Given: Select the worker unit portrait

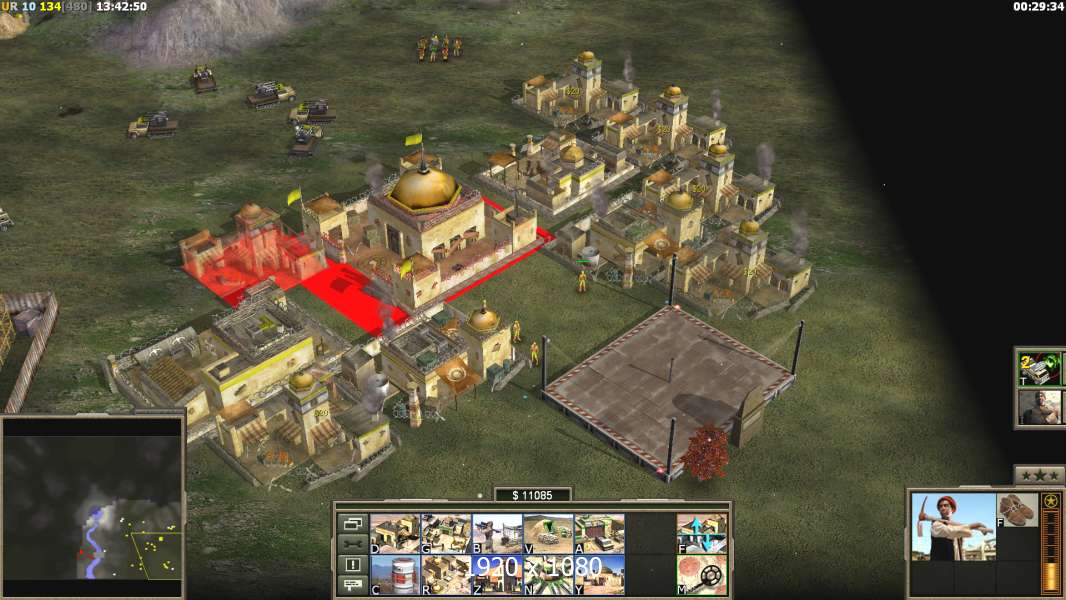Looking at the screenshot, I should tap(953, 527).
